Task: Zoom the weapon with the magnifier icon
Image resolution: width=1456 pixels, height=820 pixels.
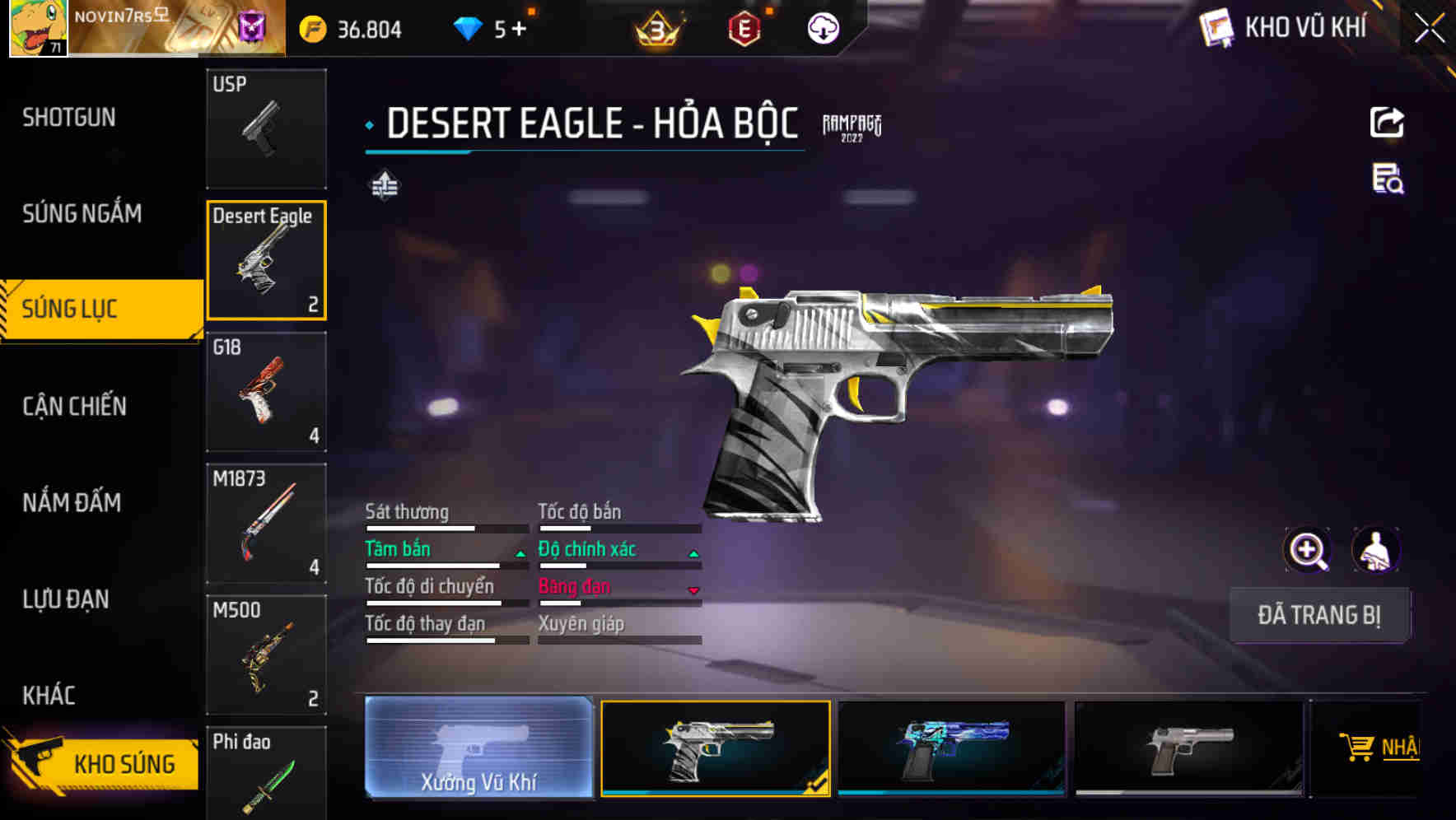Action: coord(1309,549)
